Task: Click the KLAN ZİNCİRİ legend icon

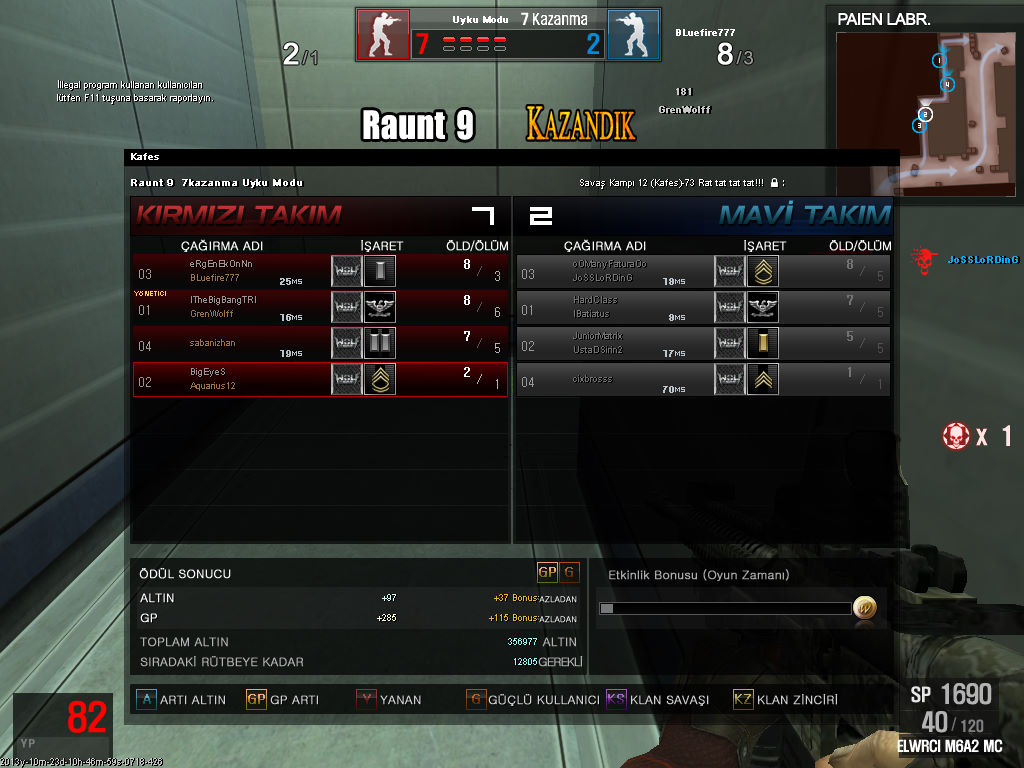Action: pos(743,699)
